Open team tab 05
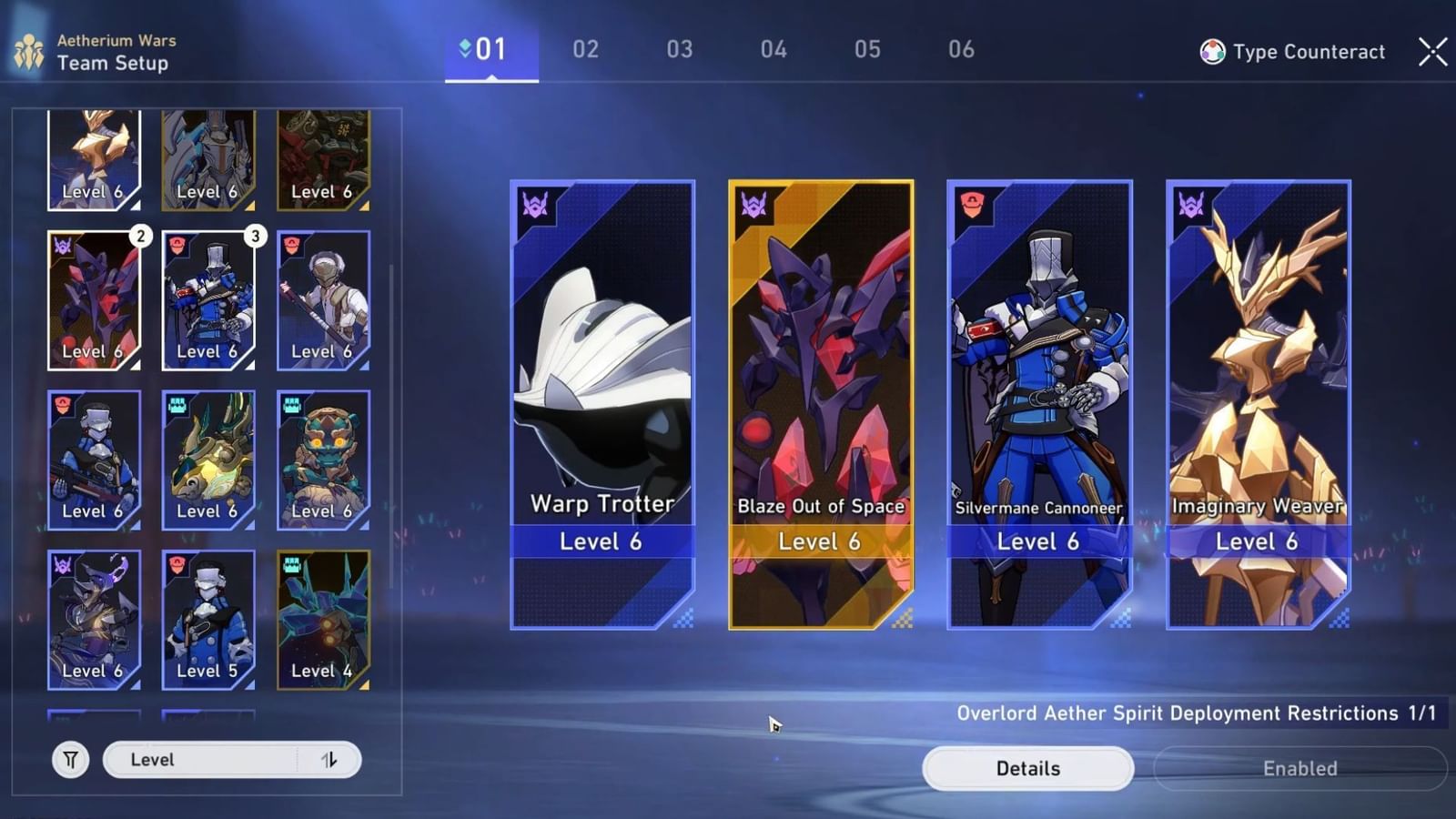The image size is (1456, 819). click(869, 50)
